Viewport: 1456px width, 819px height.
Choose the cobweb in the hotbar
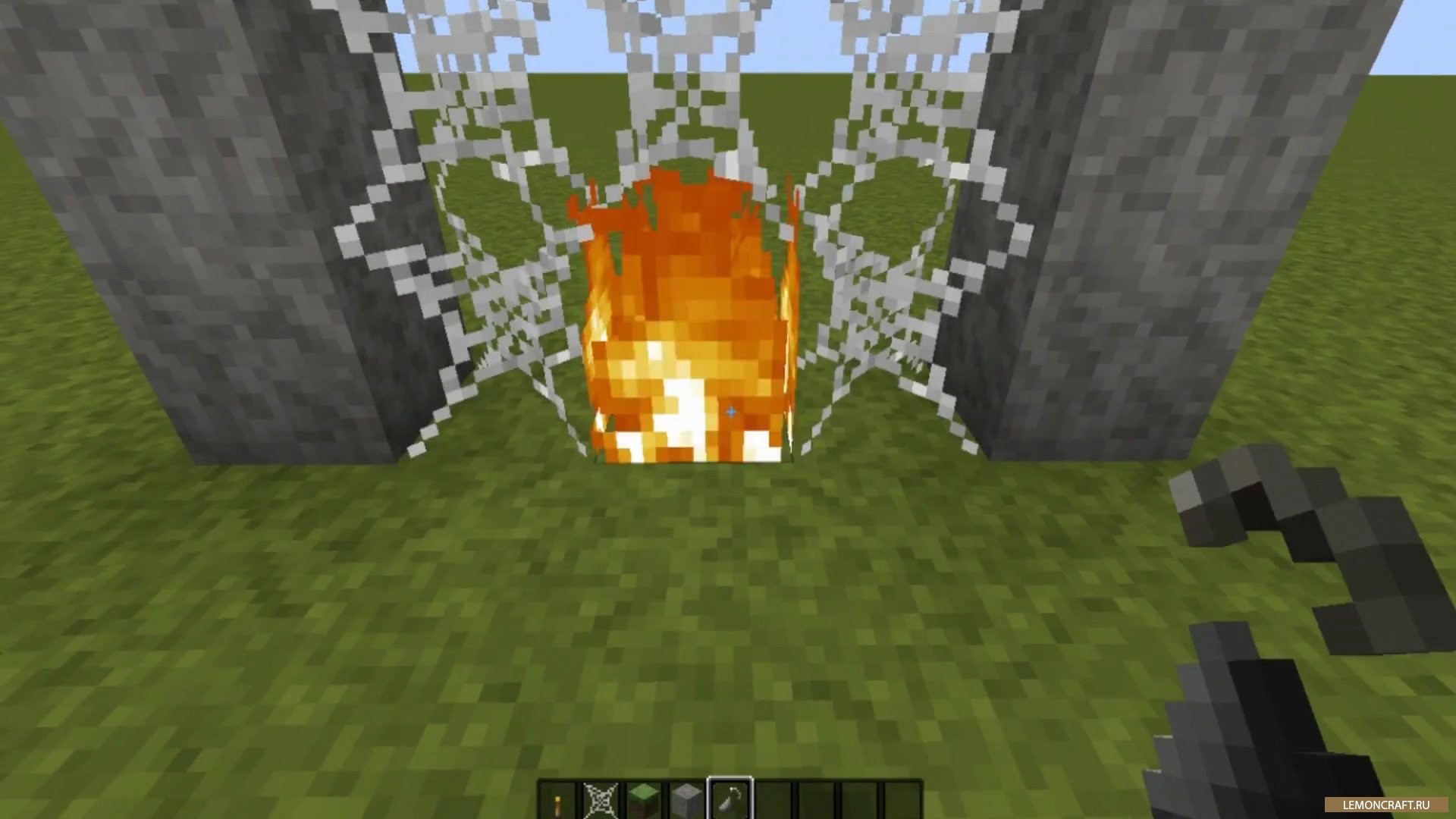(601, 800)
